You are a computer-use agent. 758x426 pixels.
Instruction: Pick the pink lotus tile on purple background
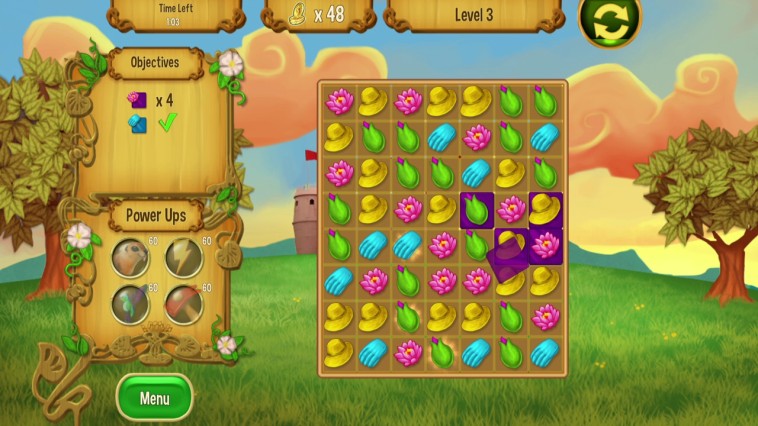[545, 244]
